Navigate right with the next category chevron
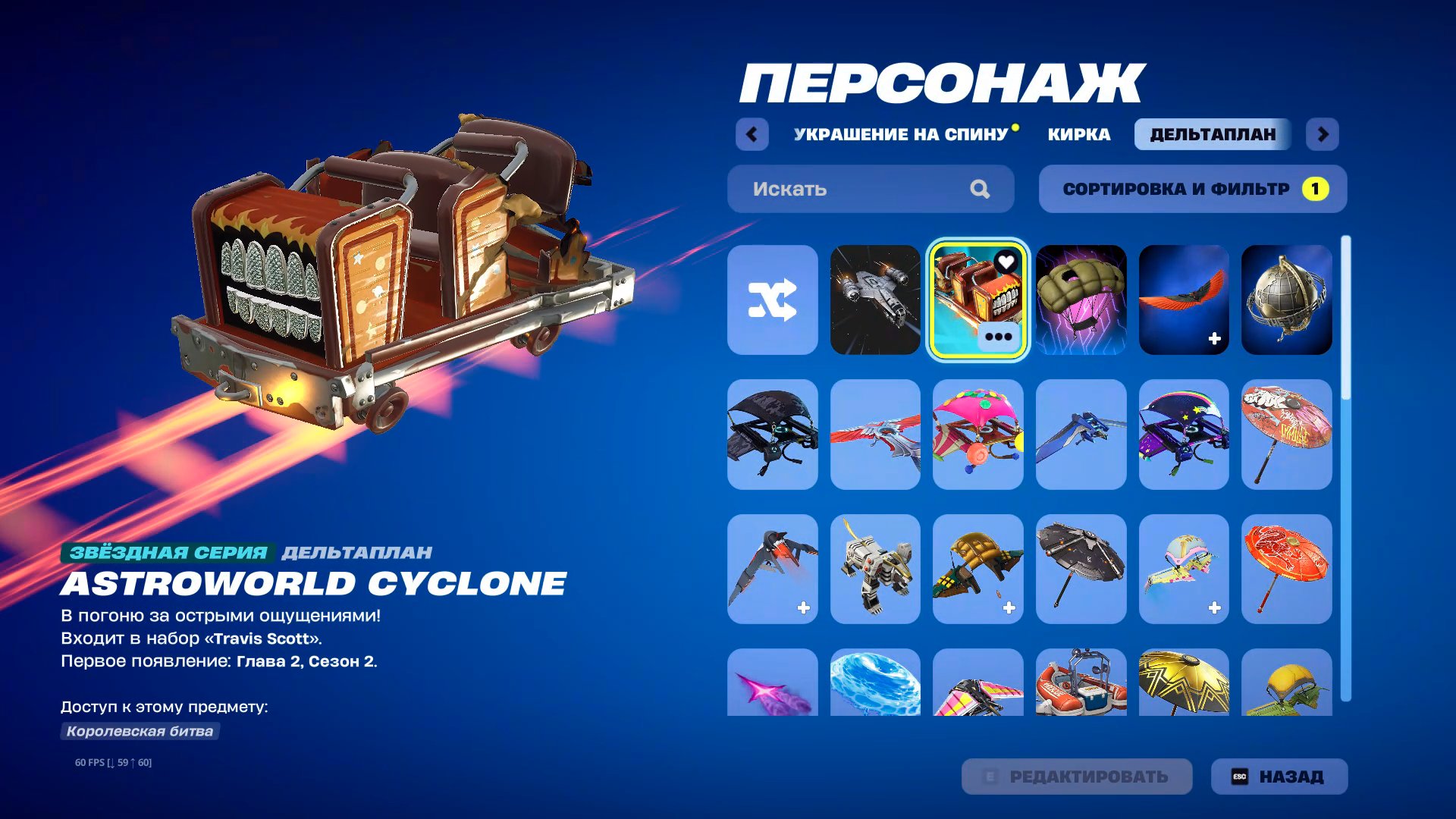 click(x=1323, y=133)
